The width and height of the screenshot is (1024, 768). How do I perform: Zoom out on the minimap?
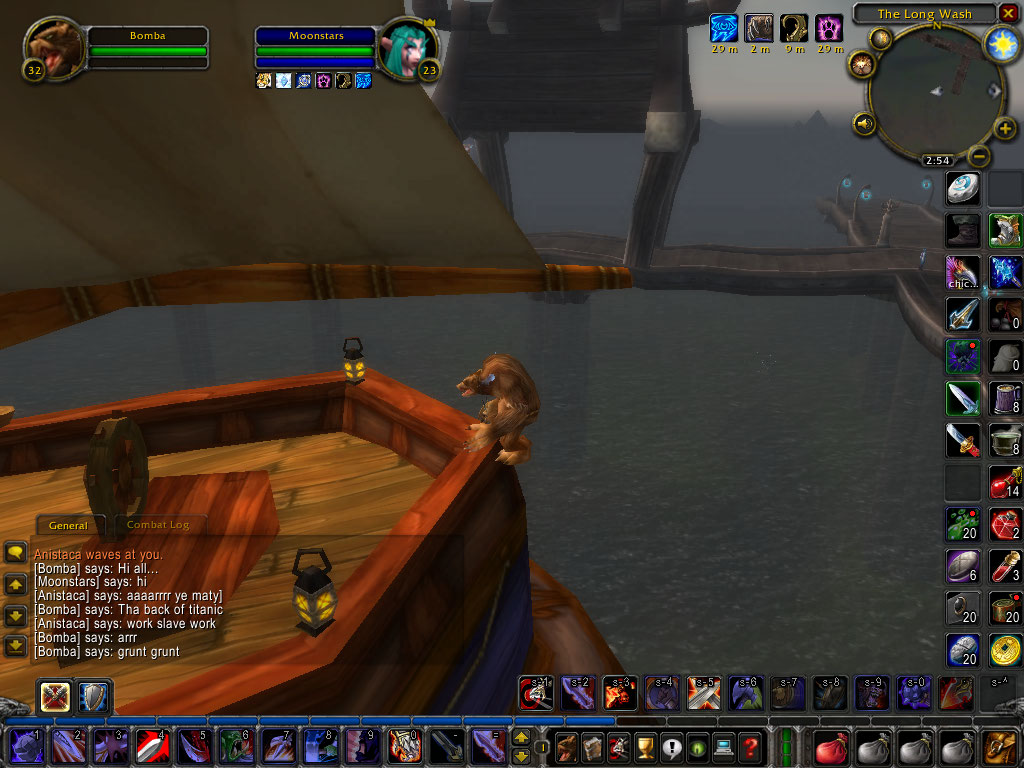pyautogui.click(x=979, y=157)
